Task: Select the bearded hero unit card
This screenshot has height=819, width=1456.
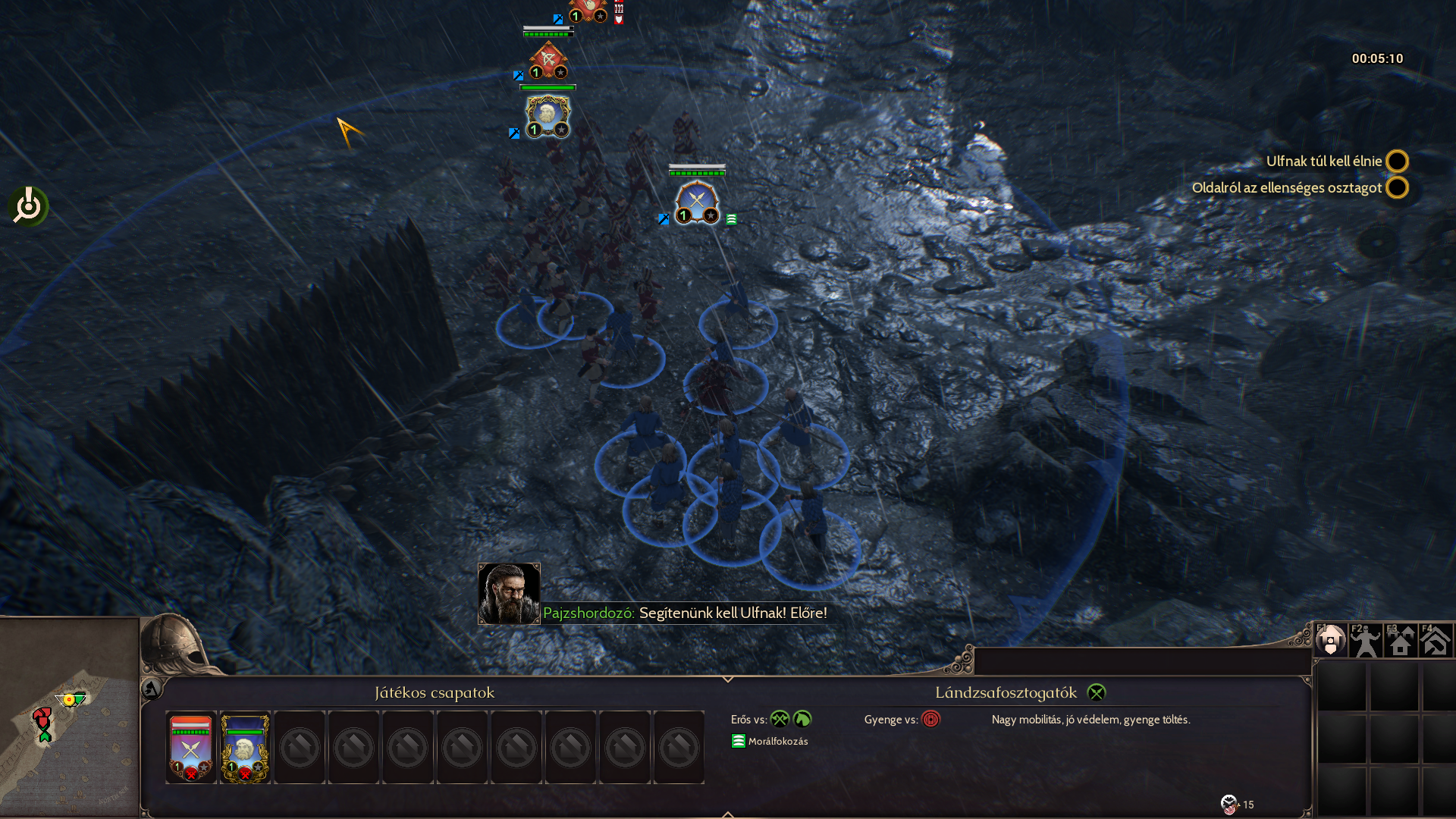Action: (245, 748)
